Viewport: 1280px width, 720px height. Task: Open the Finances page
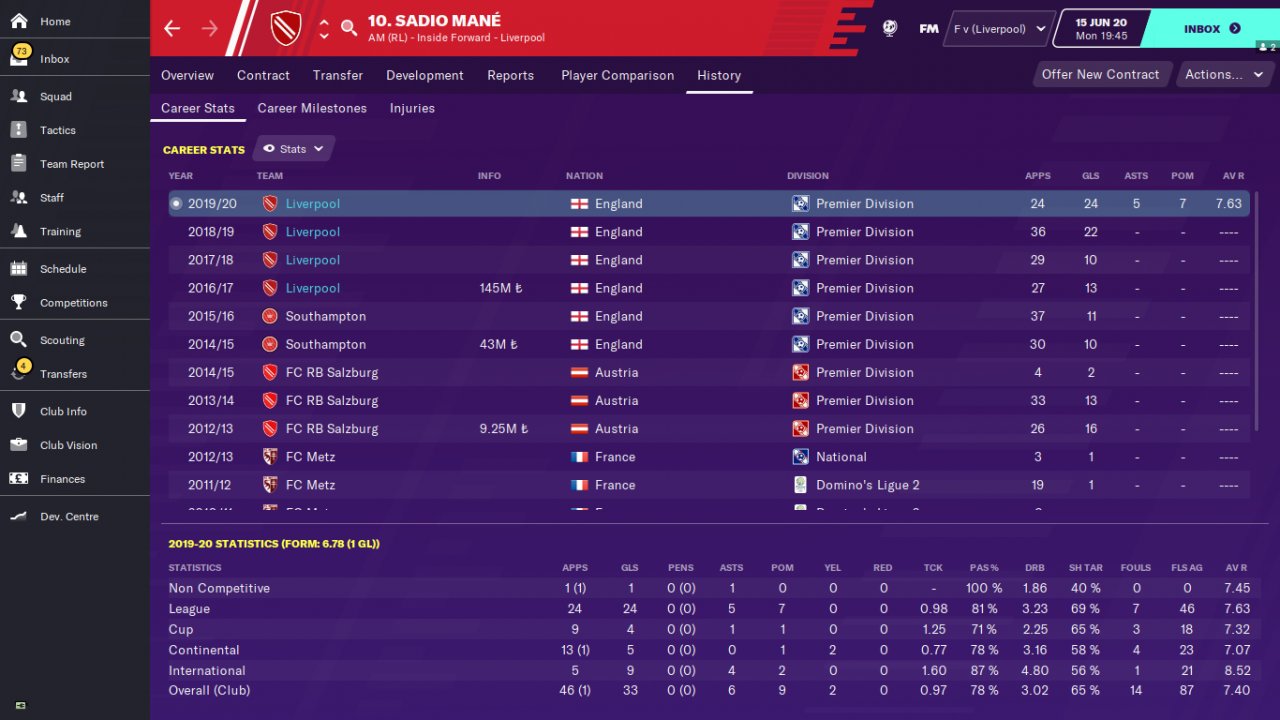pos(62,479)
